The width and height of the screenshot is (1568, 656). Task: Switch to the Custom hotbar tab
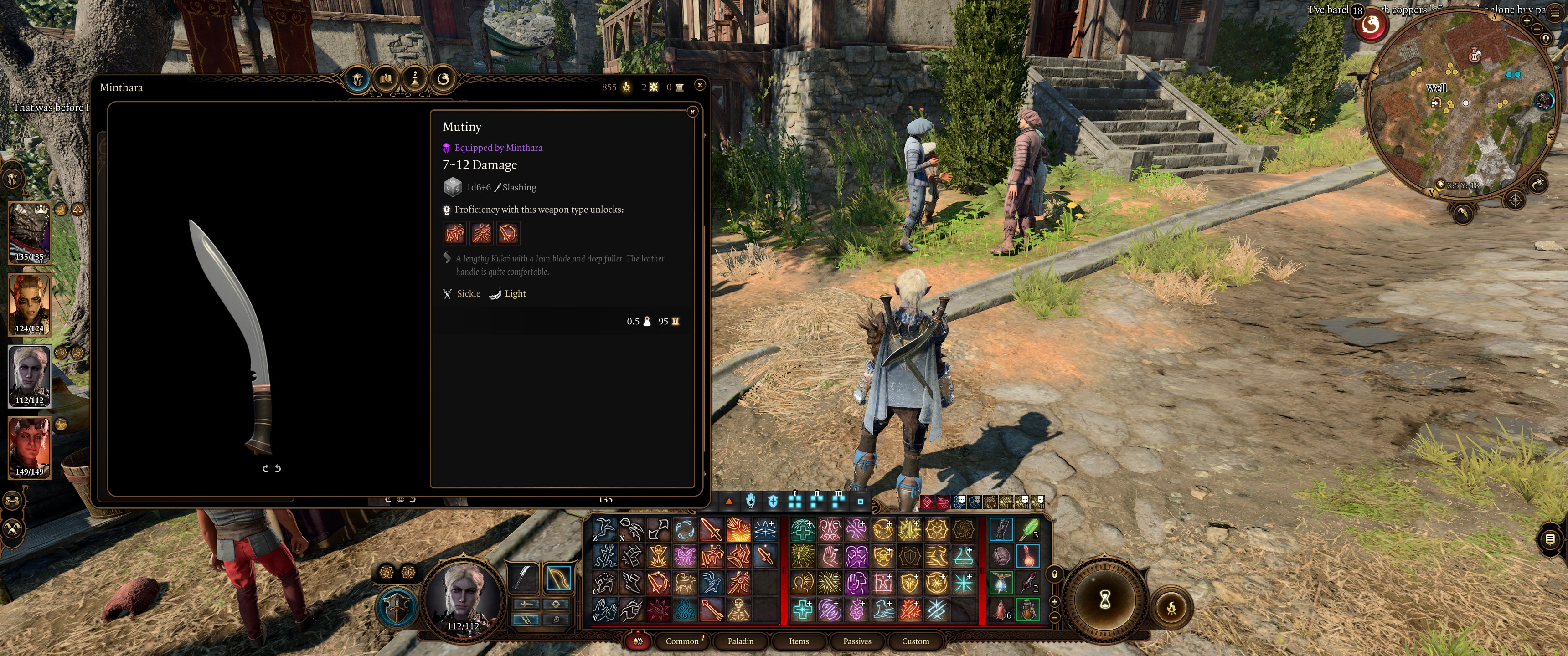tap(915, 641)
